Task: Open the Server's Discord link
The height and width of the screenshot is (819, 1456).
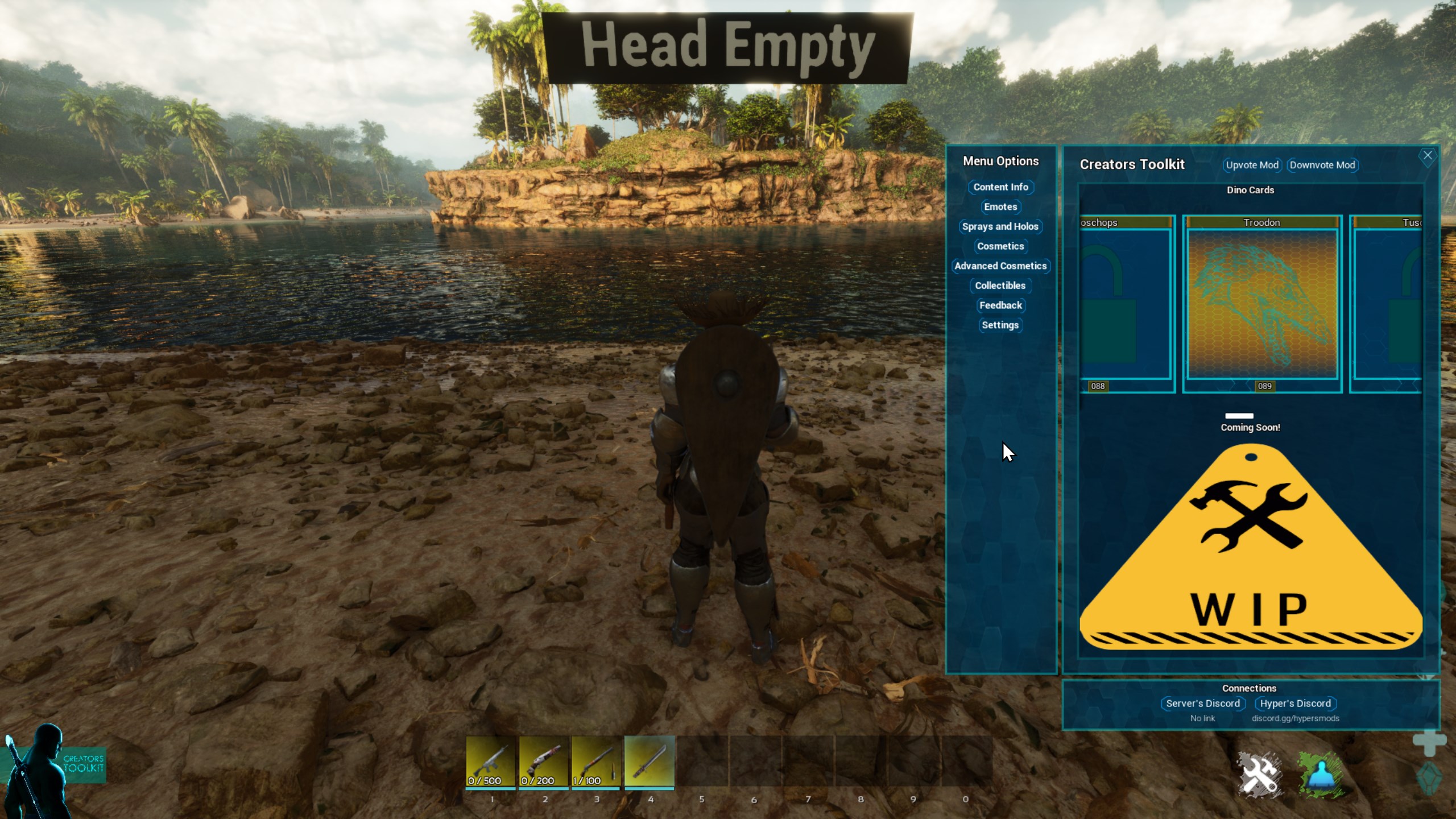Action: (x=1202, y=704)
